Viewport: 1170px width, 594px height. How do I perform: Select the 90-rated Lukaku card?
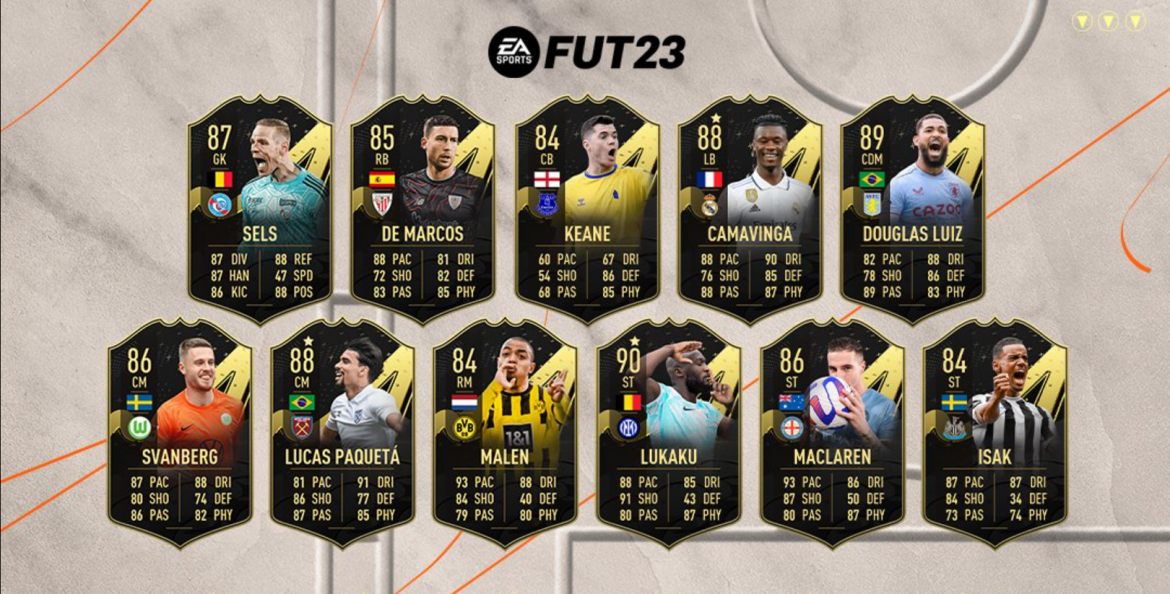click(x=668, y=433)
